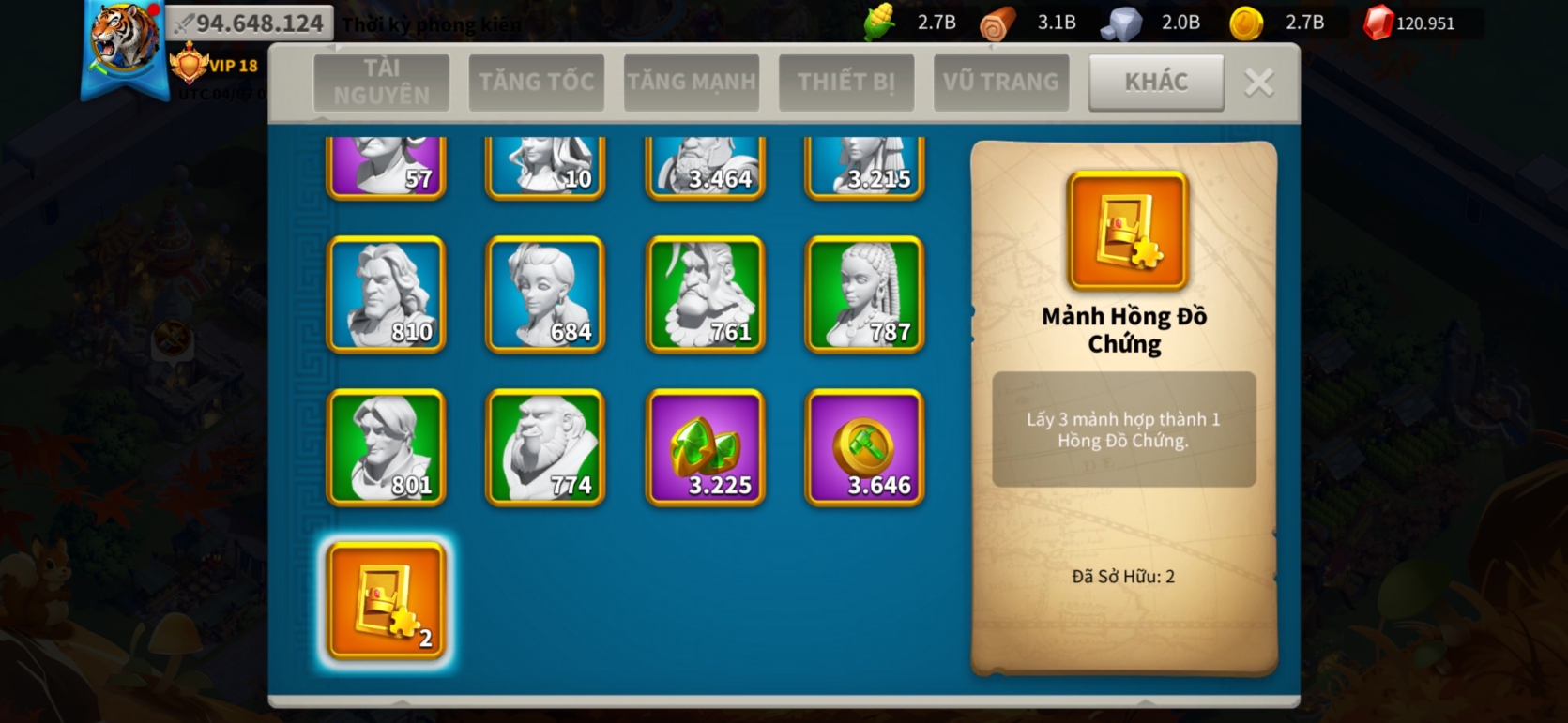Choose the green bearded sculpture with 761
Viewport: 1568px width, 723px height.
point(705,294)
